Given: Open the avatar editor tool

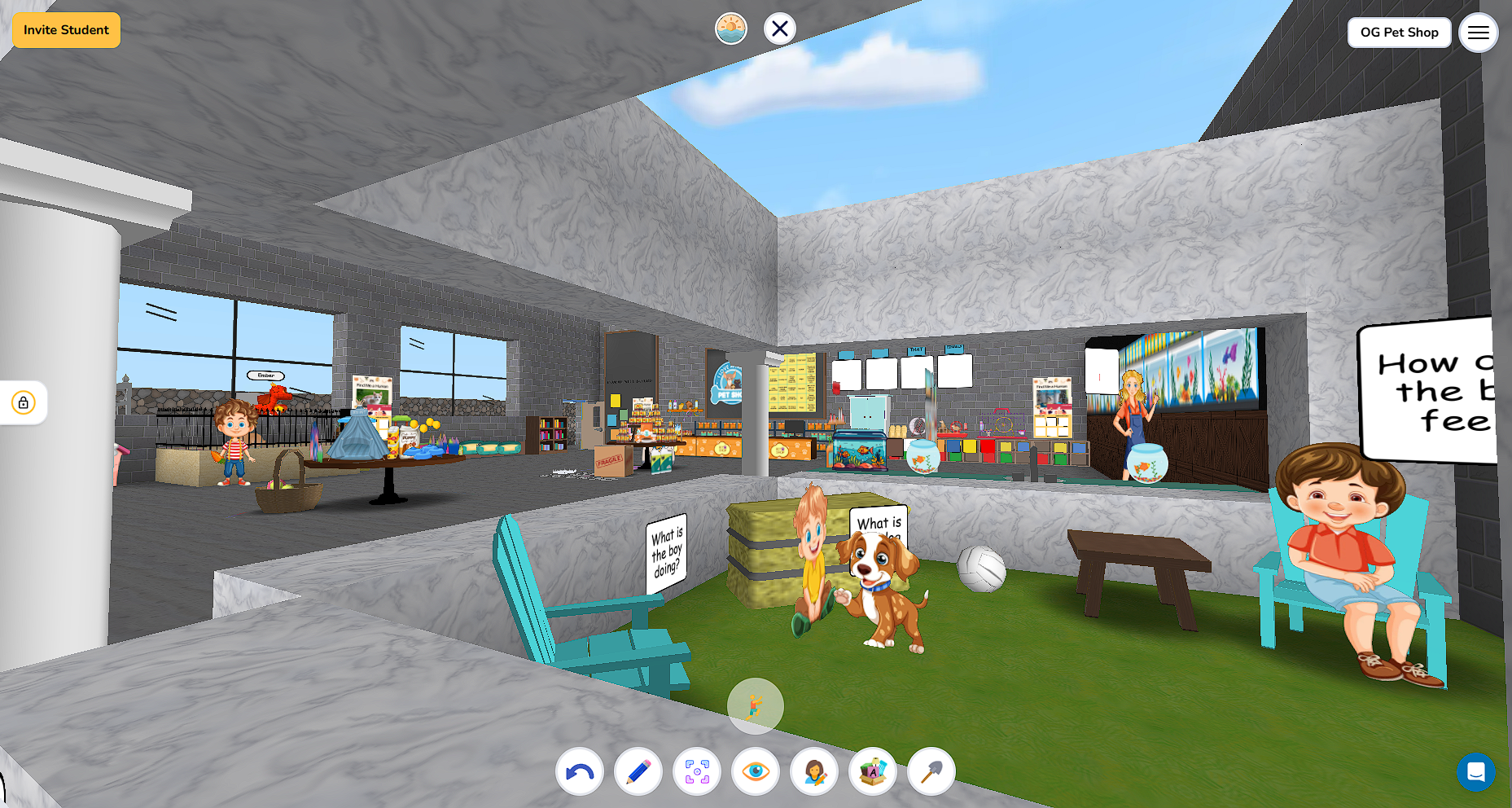Looking at the screenshot, I should (x=813, y=771).
